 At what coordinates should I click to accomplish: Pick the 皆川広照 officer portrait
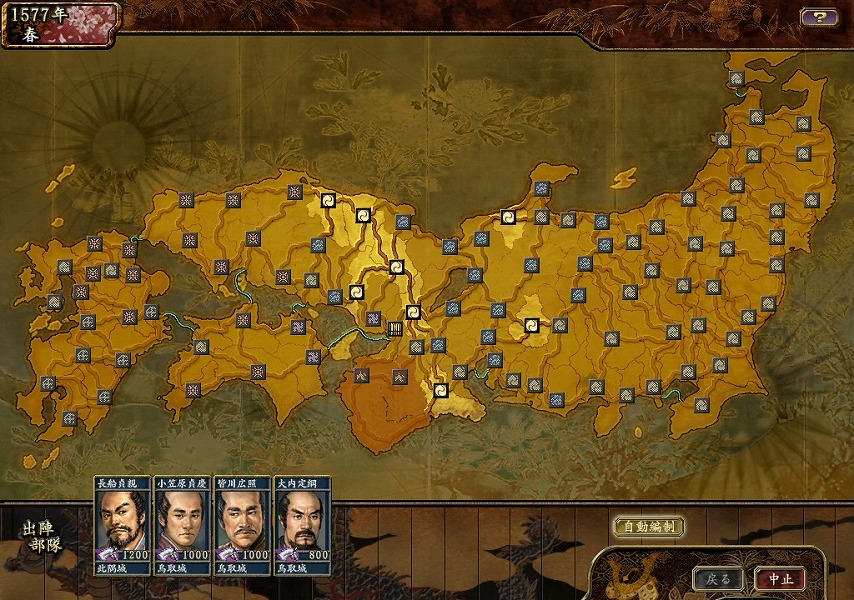pyautogui.click(x=242, y=525)
